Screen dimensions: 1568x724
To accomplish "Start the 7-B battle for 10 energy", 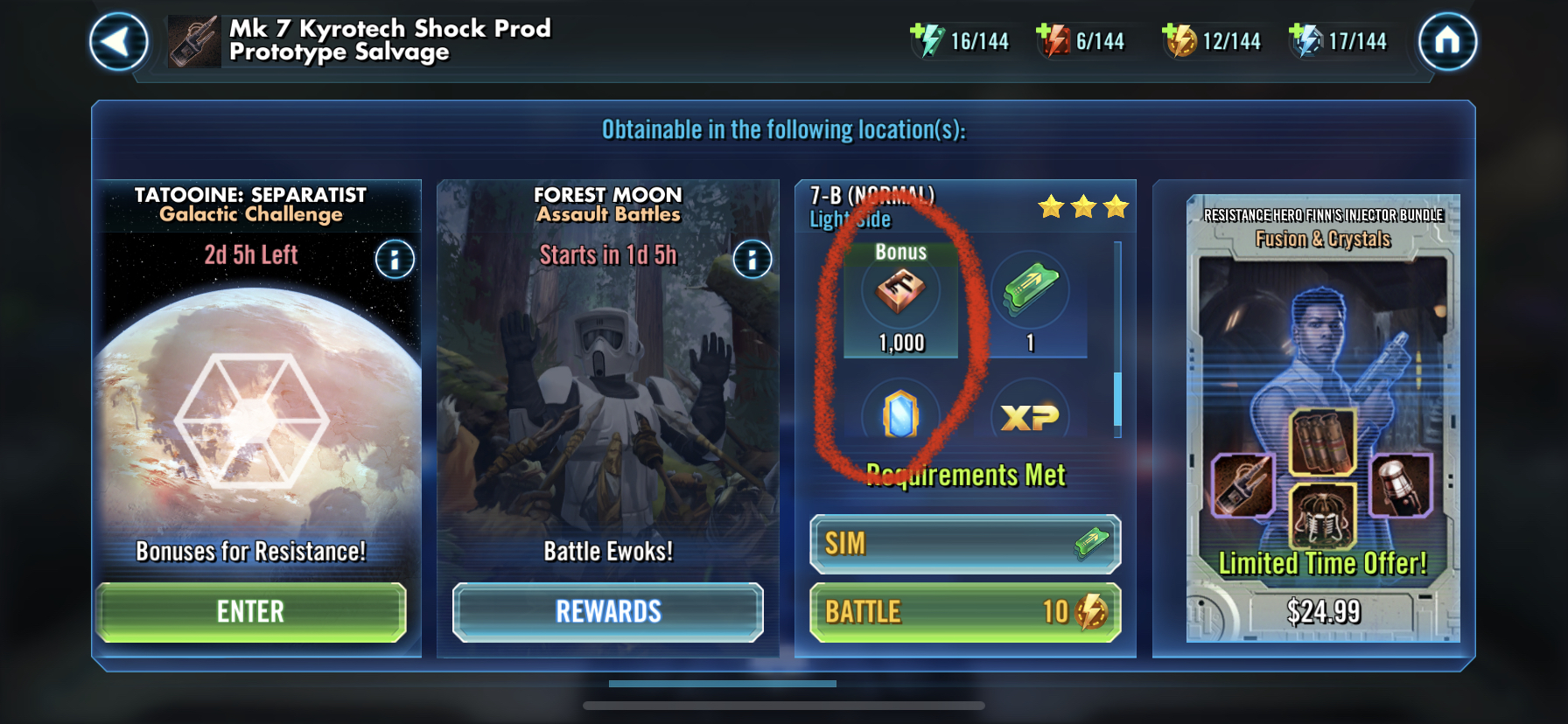I will (x=965, y=612).
